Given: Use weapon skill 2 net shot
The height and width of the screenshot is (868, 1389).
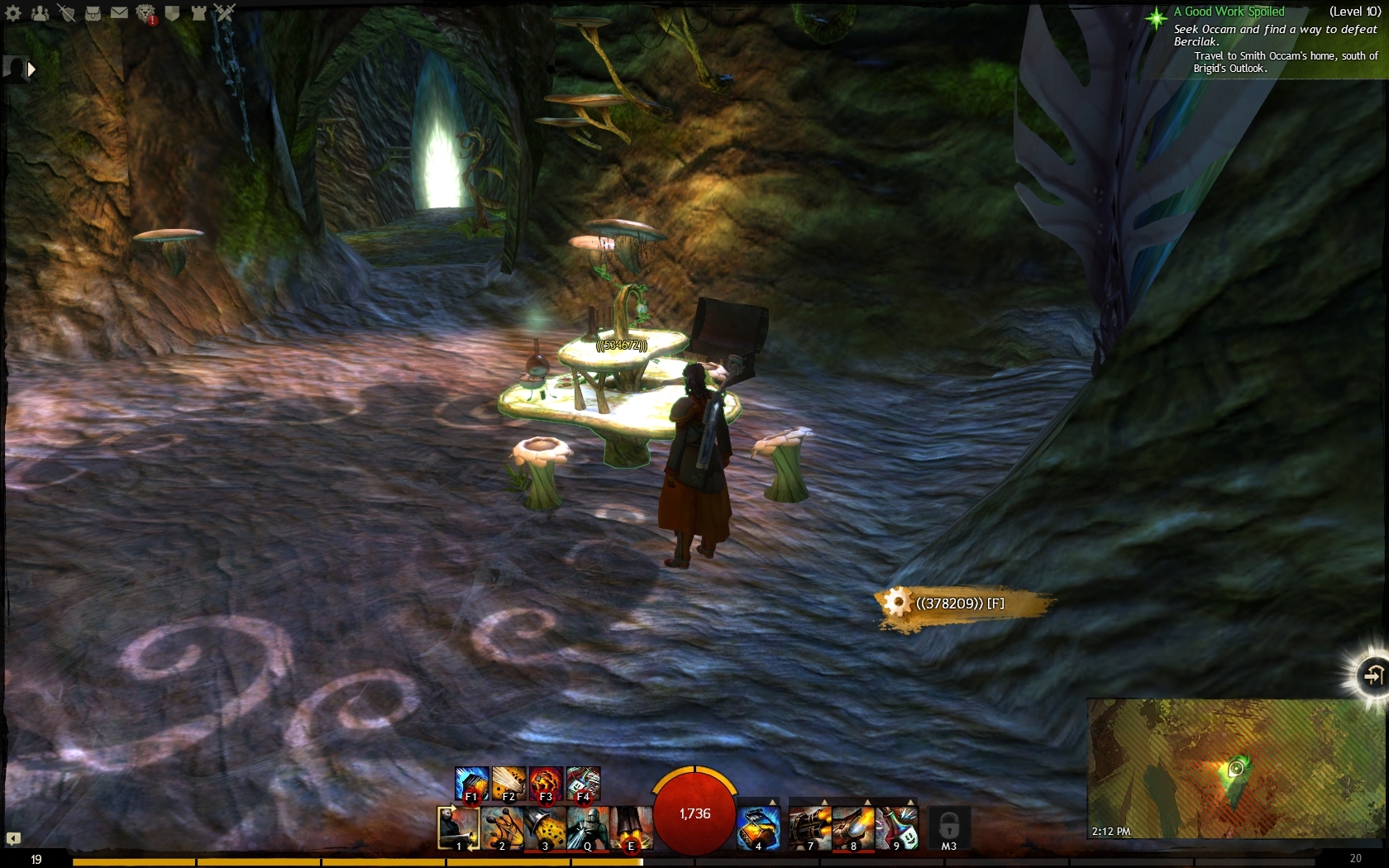Looking at the screenshot, I should 502,827.
